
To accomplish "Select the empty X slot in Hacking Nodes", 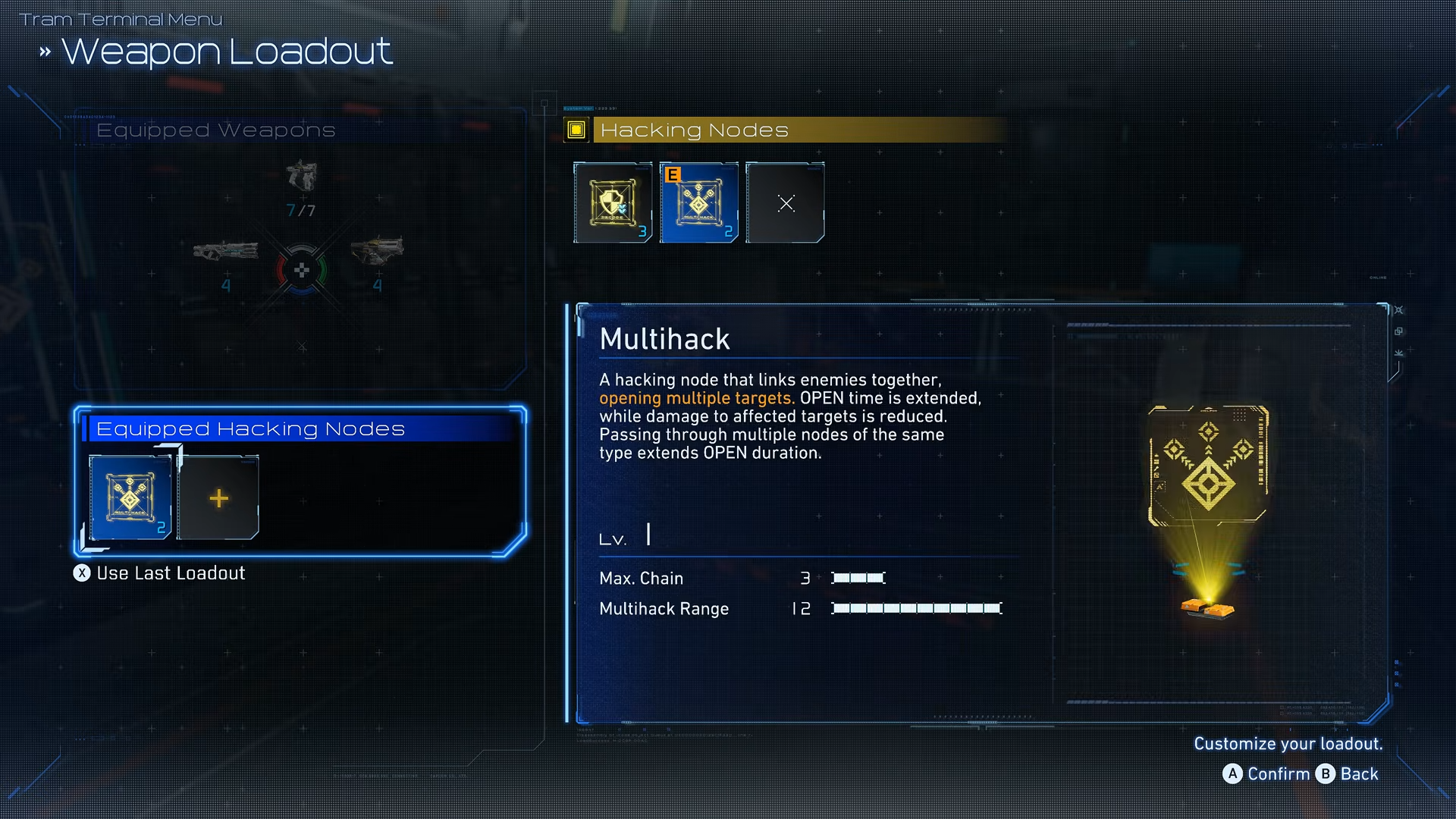I will point(785,202).
